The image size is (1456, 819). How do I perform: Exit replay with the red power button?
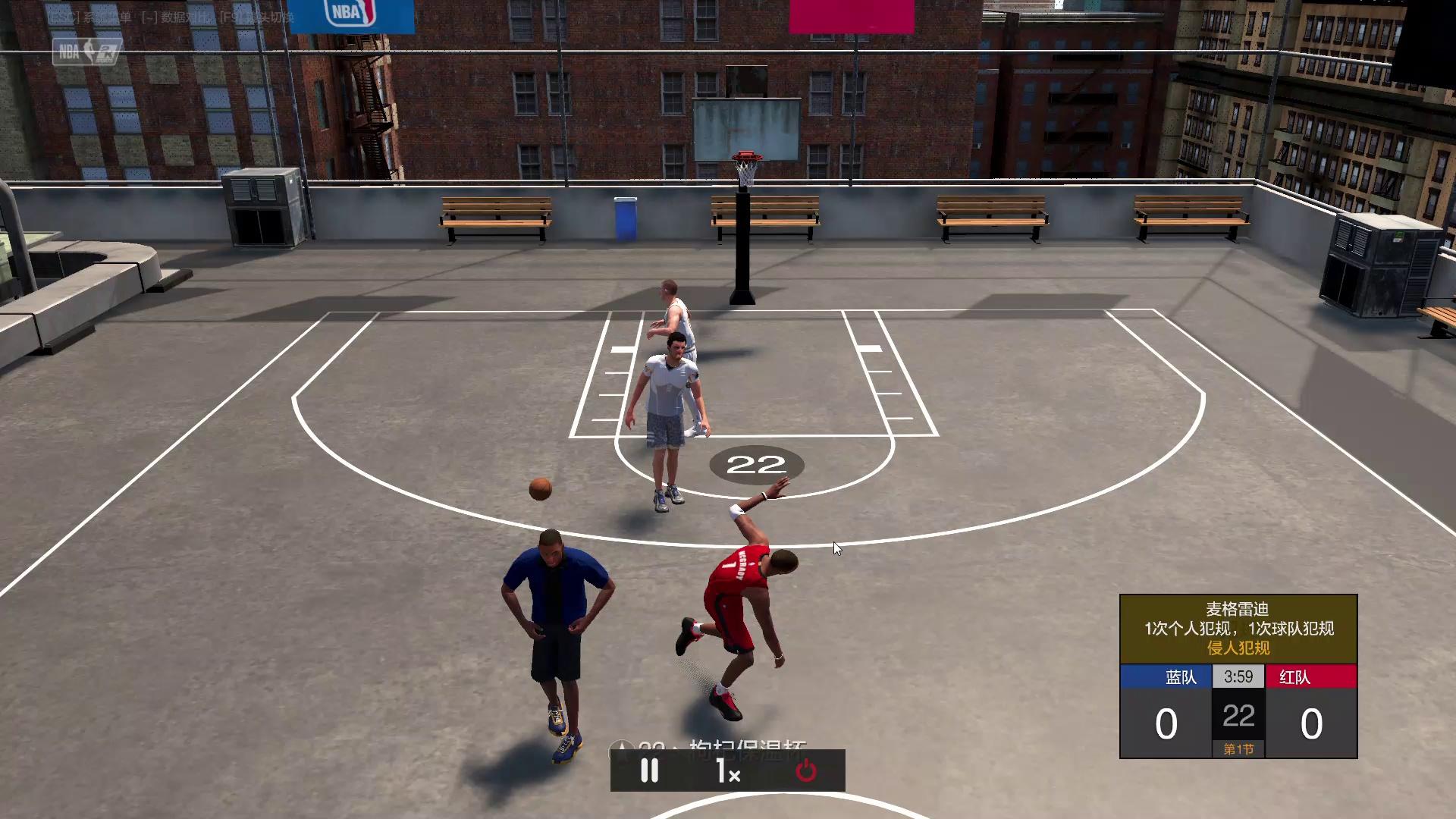point(805,771)
